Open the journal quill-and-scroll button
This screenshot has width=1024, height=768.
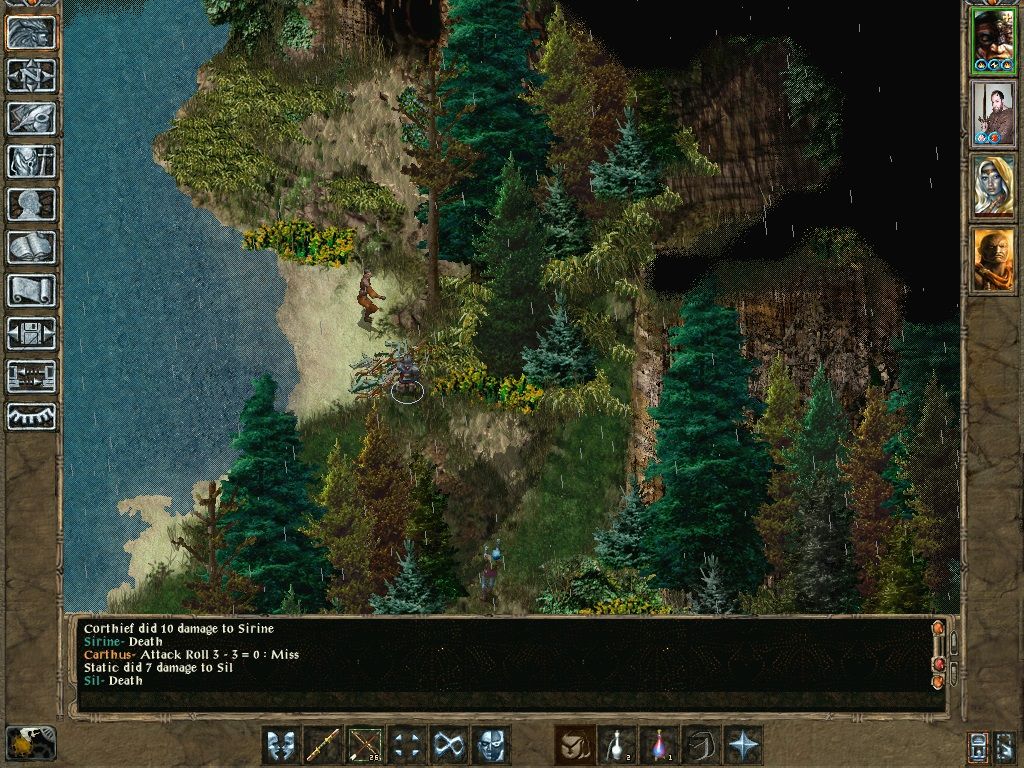click(31, 118)
